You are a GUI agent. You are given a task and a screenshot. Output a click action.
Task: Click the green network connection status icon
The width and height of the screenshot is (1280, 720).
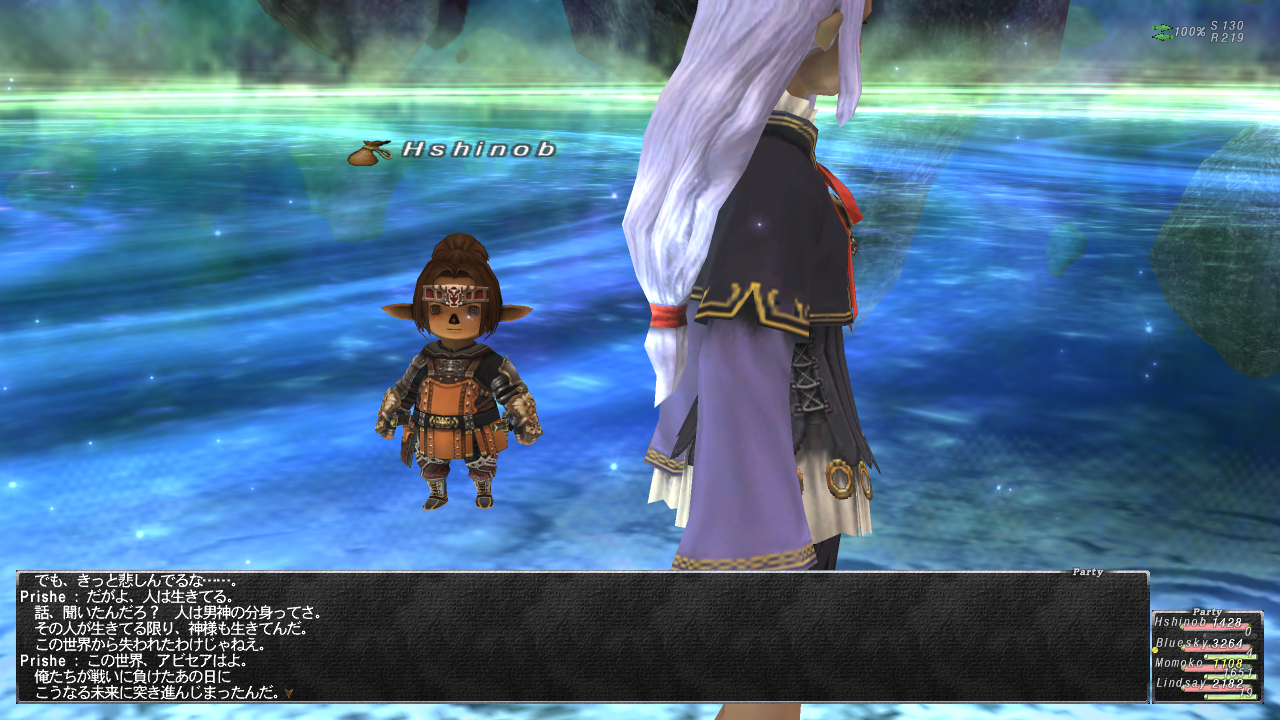[x=1161, y=32]
